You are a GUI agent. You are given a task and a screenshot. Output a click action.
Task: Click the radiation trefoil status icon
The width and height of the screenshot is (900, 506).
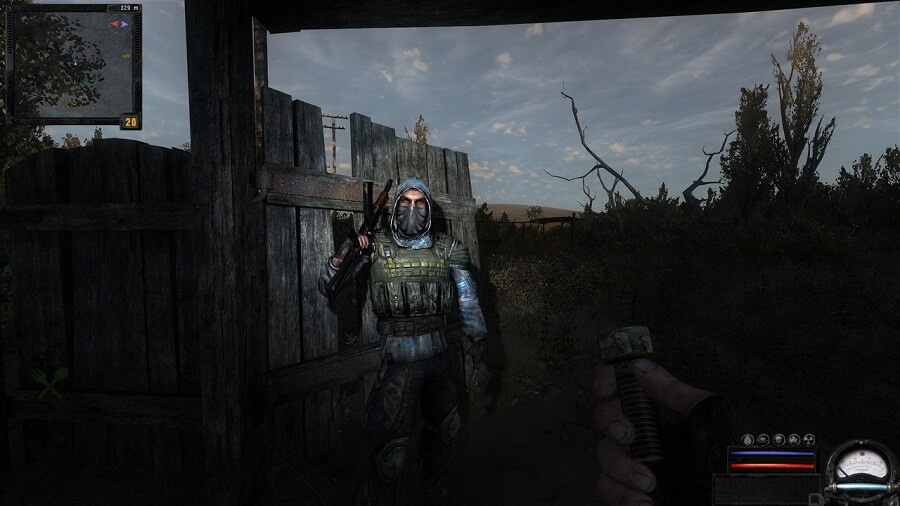click(x=809, y=440)
